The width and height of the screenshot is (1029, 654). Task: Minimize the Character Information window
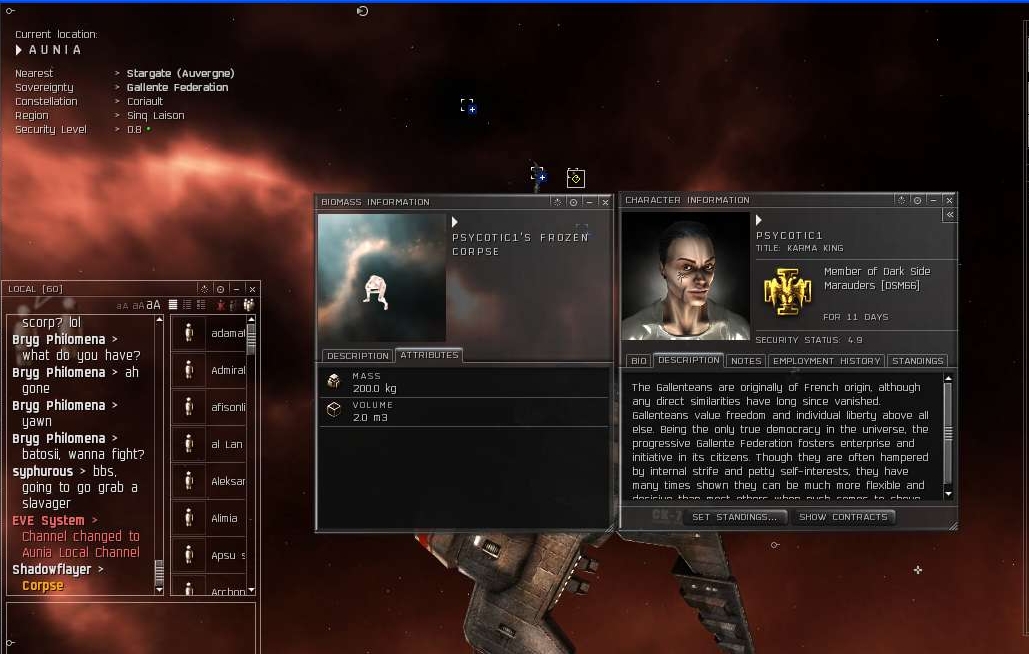coord(932,200)
